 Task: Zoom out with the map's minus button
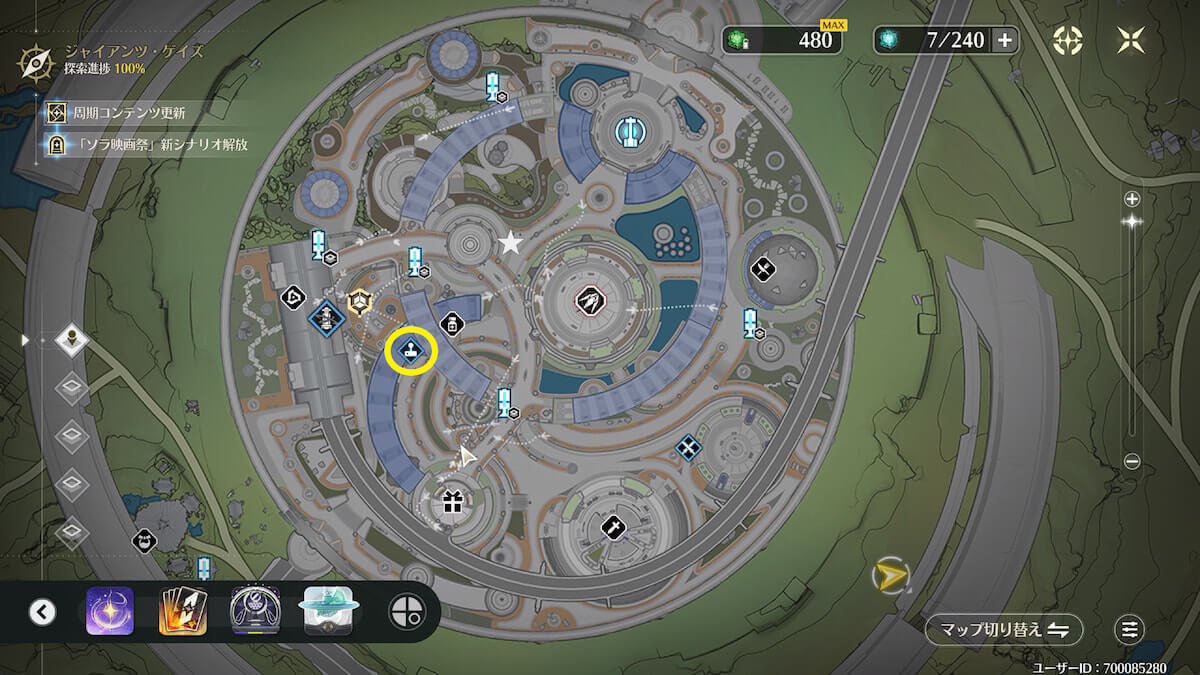[1132, 461]
